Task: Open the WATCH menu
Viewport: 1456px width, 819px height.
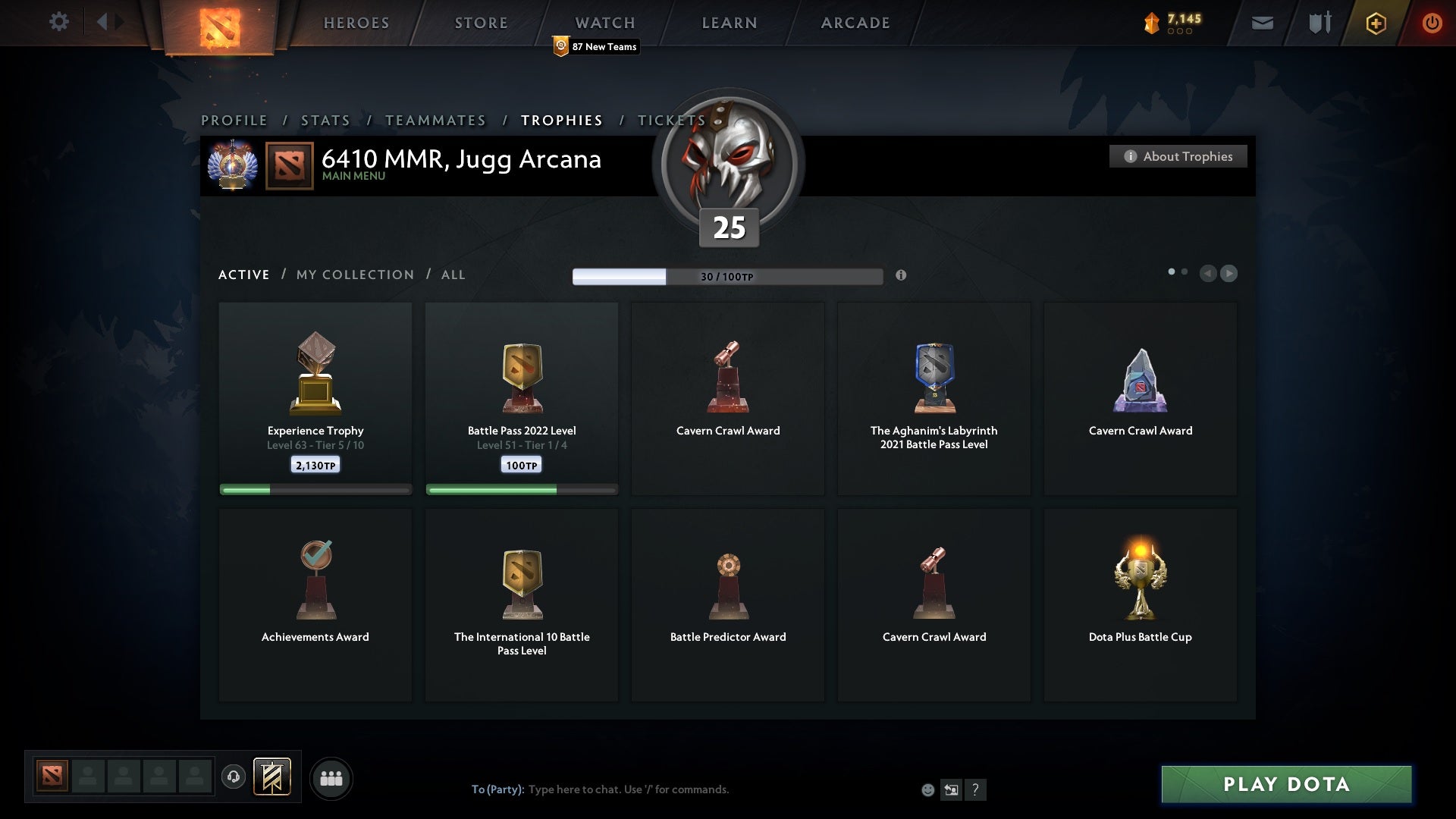Action: [x=604, y=23]
